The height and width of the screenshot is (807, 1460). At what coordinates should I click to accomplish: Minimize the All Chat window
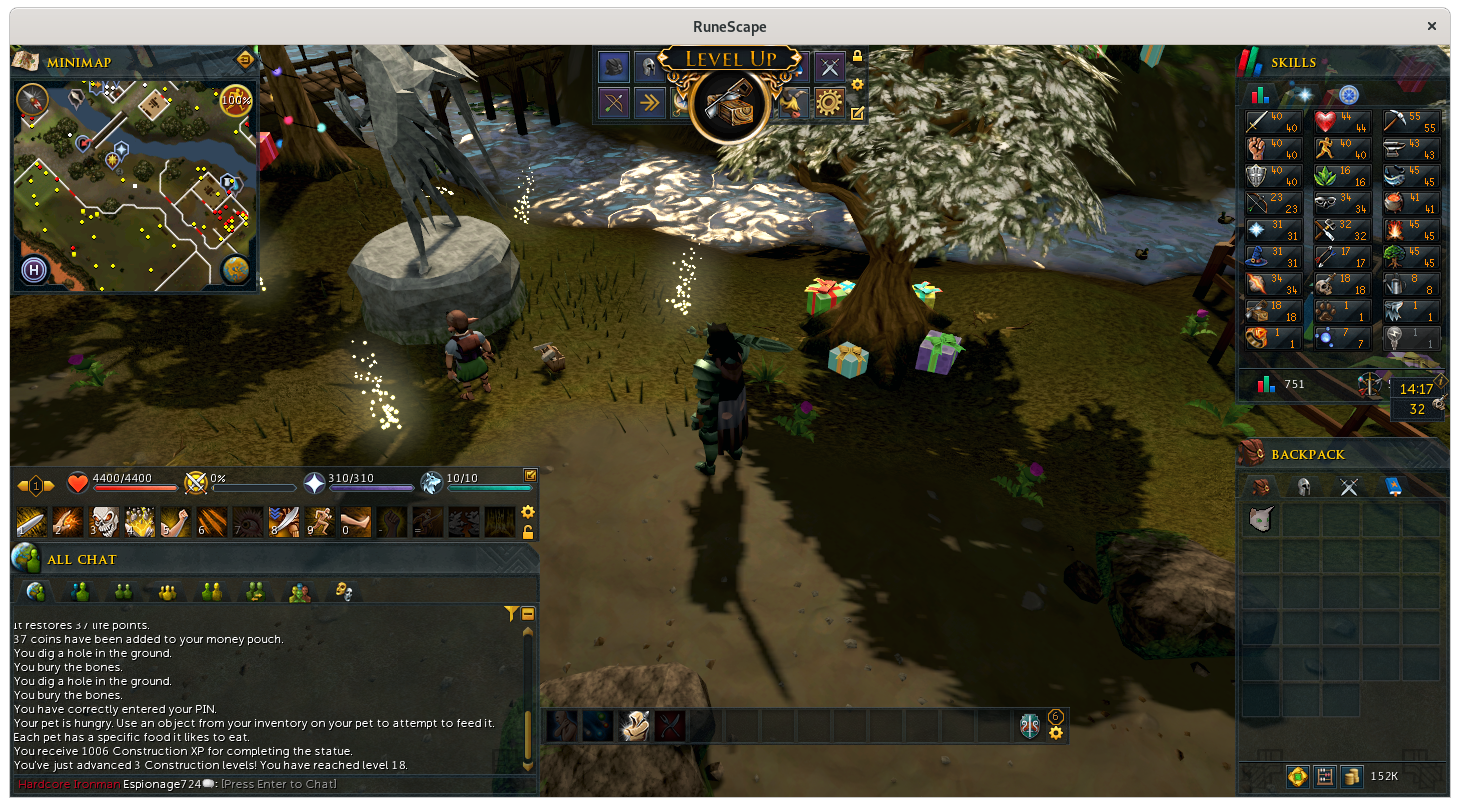(528, 614)
